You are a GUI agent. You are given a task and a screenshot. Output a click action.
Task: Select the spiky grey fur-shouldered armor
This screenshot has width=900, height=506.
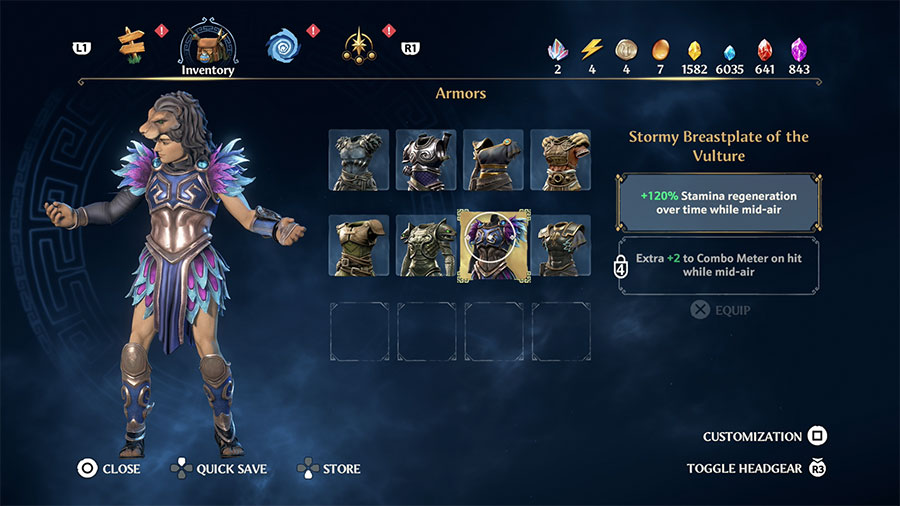pos(359,159)
